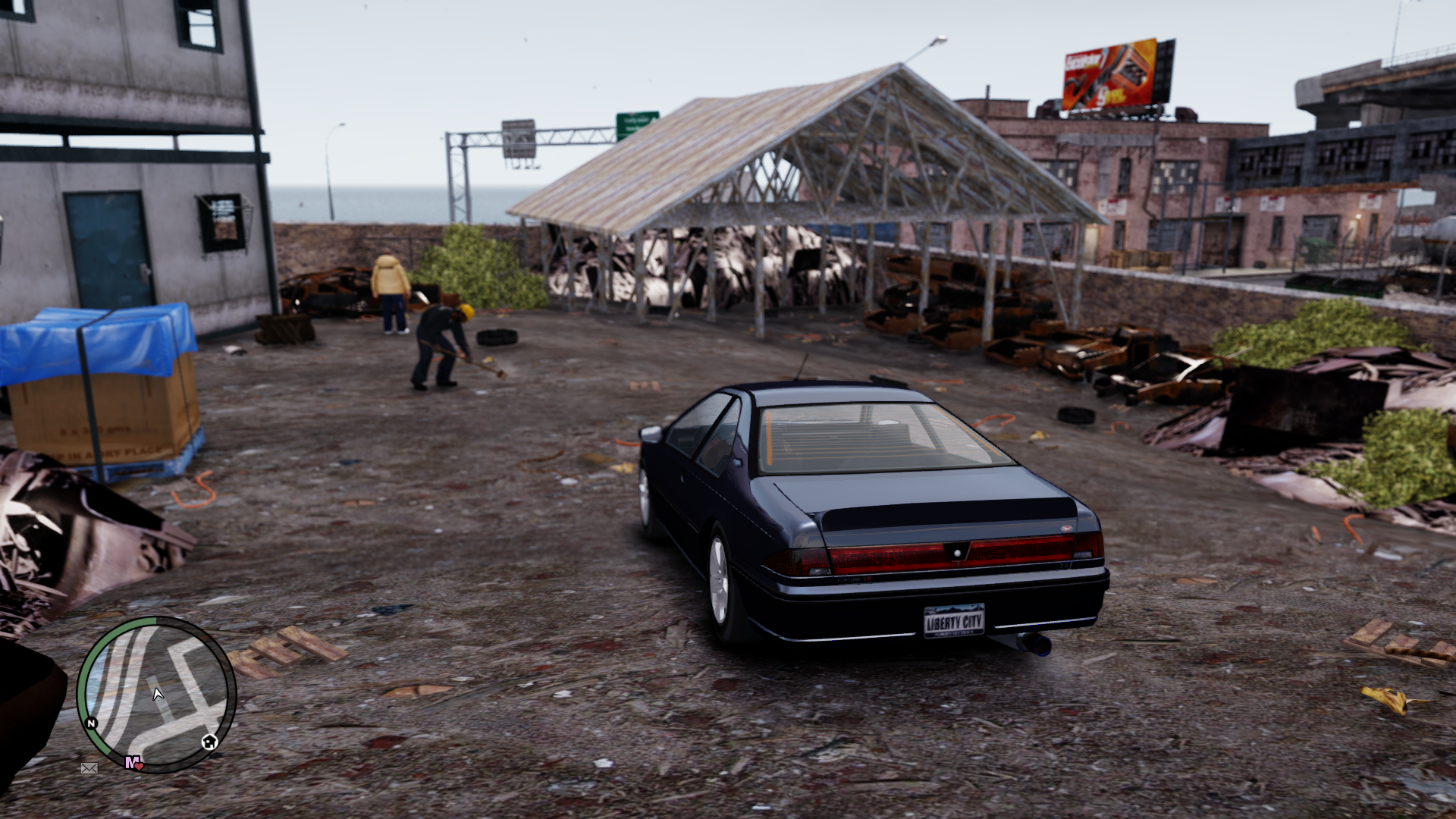Click the pink M heart girlfriend blip

(133, 762)
